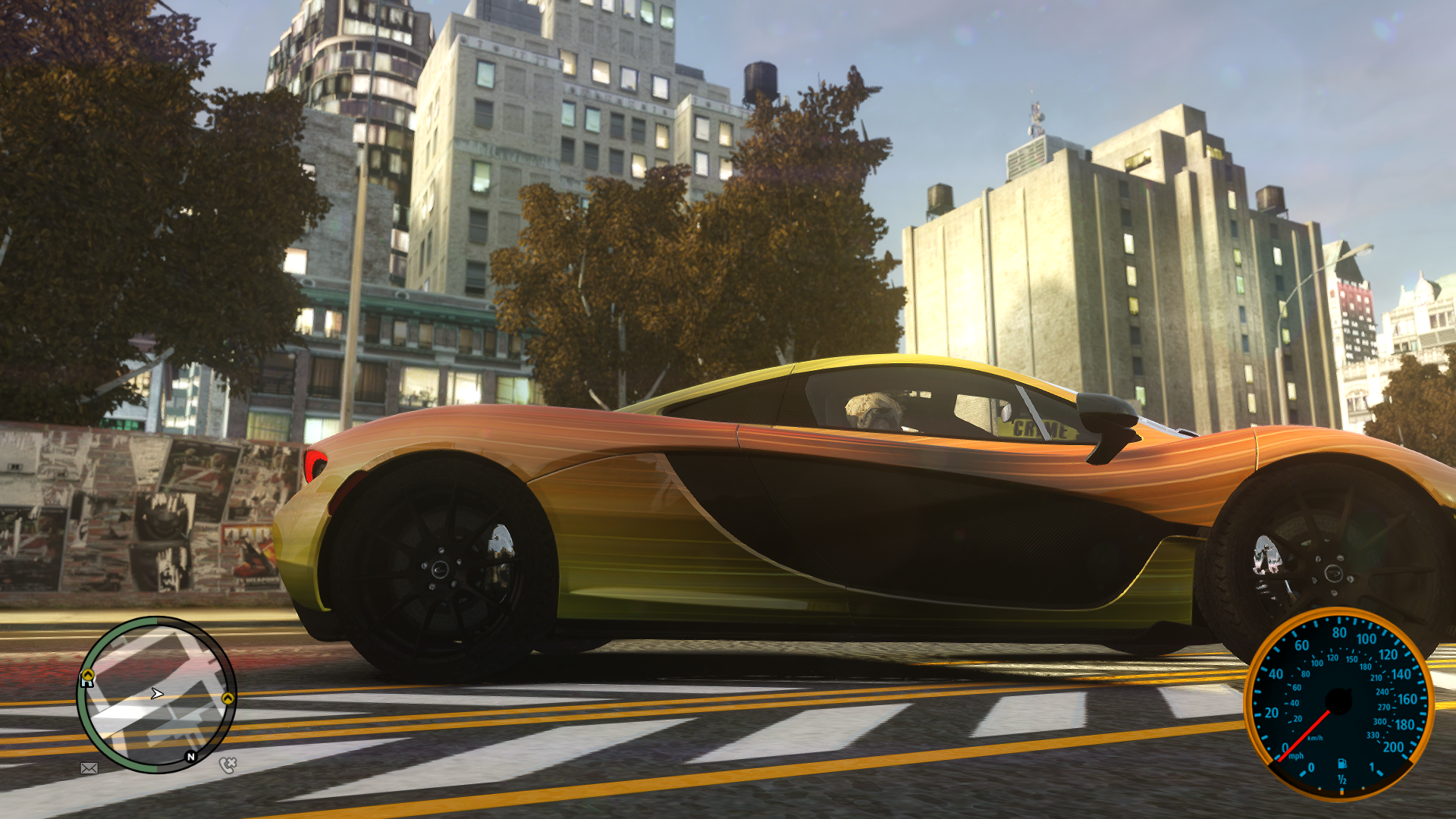Select the yellow arrow blip on minimap's right edge
This screenshot has height=819, width=1456.
point(227,698)
